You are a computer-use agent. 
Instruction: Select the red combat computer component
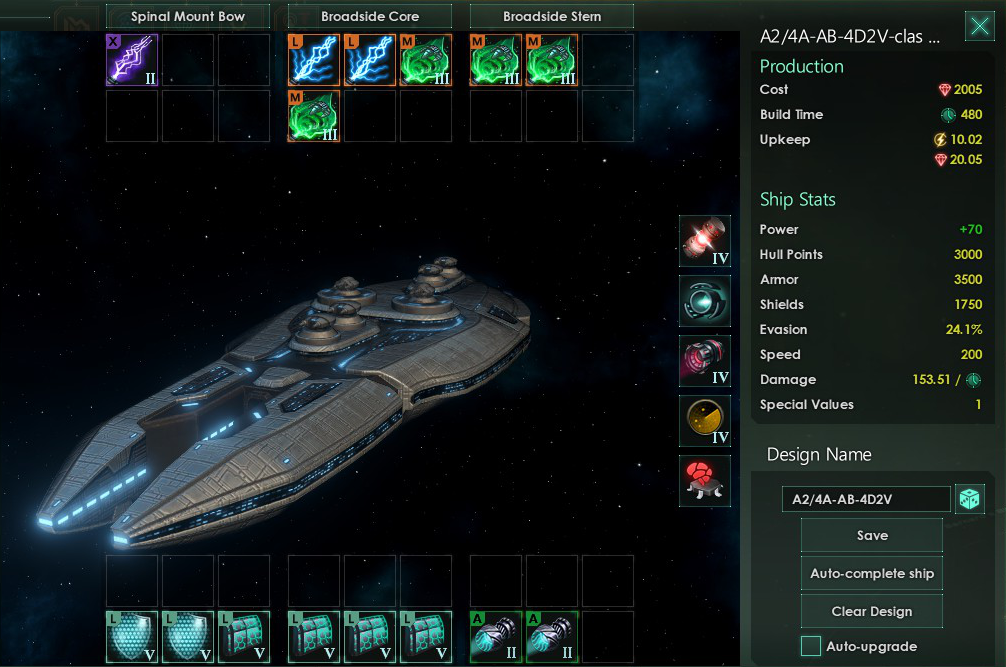click(x=704, y=481)
